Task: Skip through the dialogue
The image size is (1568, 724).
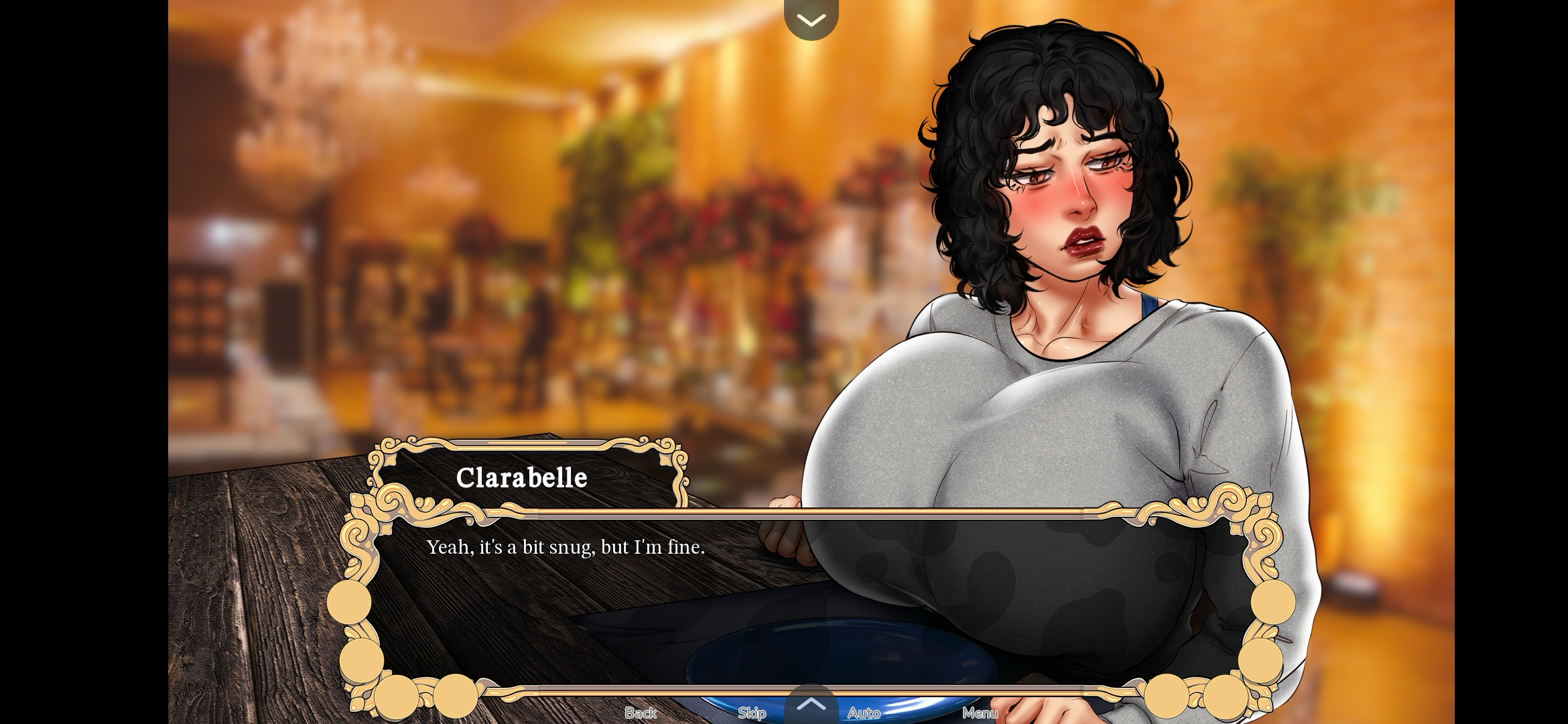Action: coord(752,713)
